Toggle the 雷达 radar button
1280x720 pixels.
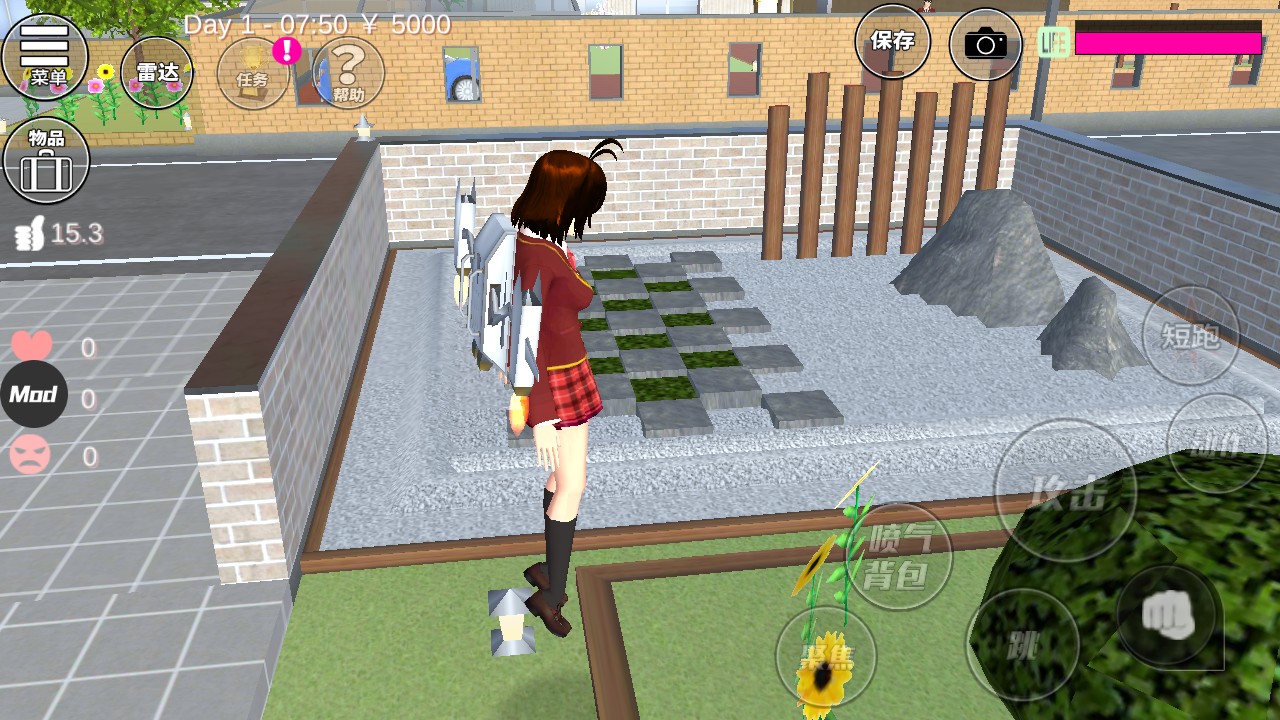(x=157, y=72)
